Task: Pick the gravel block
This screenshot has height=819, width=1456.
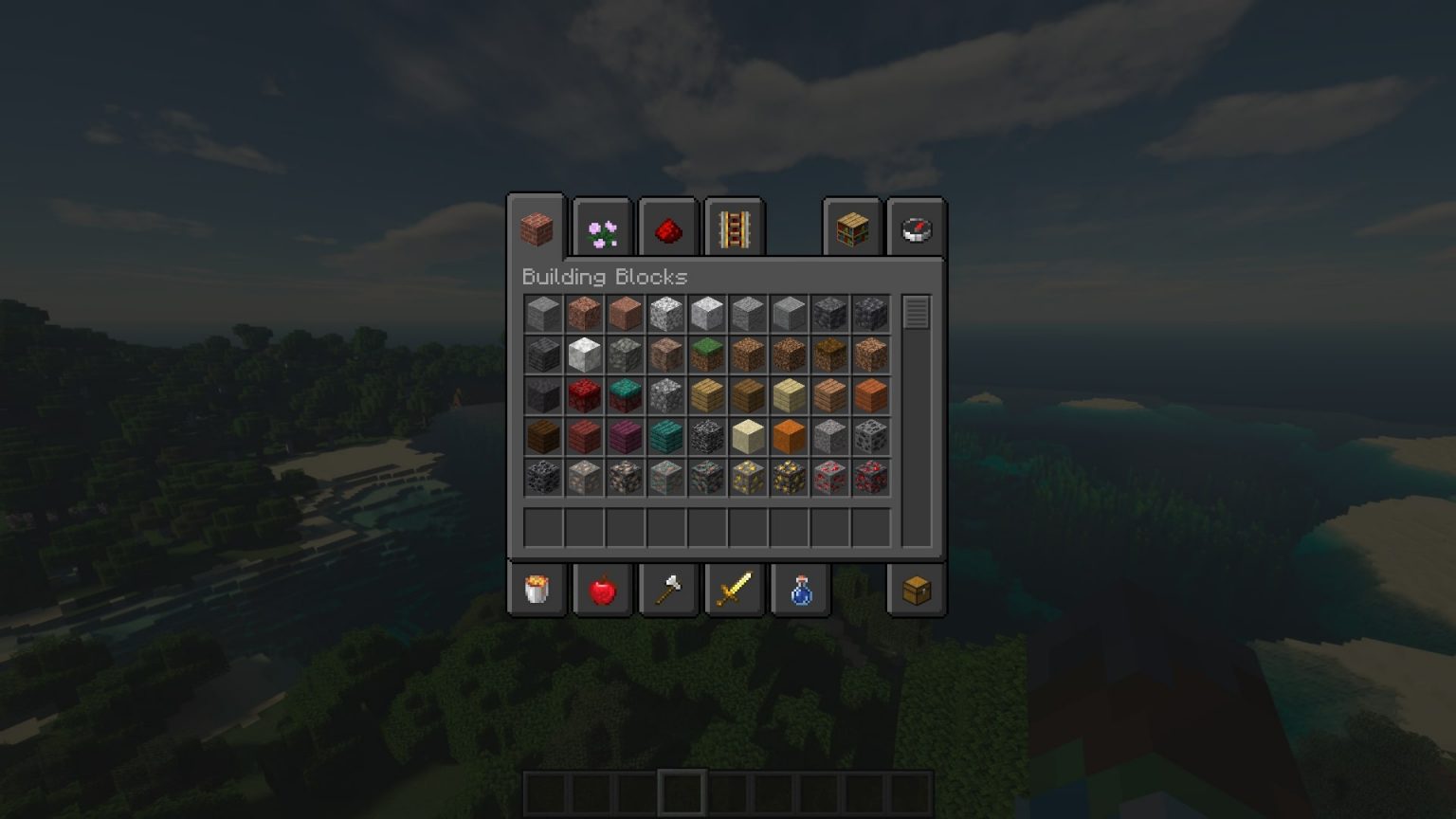Action: pyautogui.click(x=830, y=436)
